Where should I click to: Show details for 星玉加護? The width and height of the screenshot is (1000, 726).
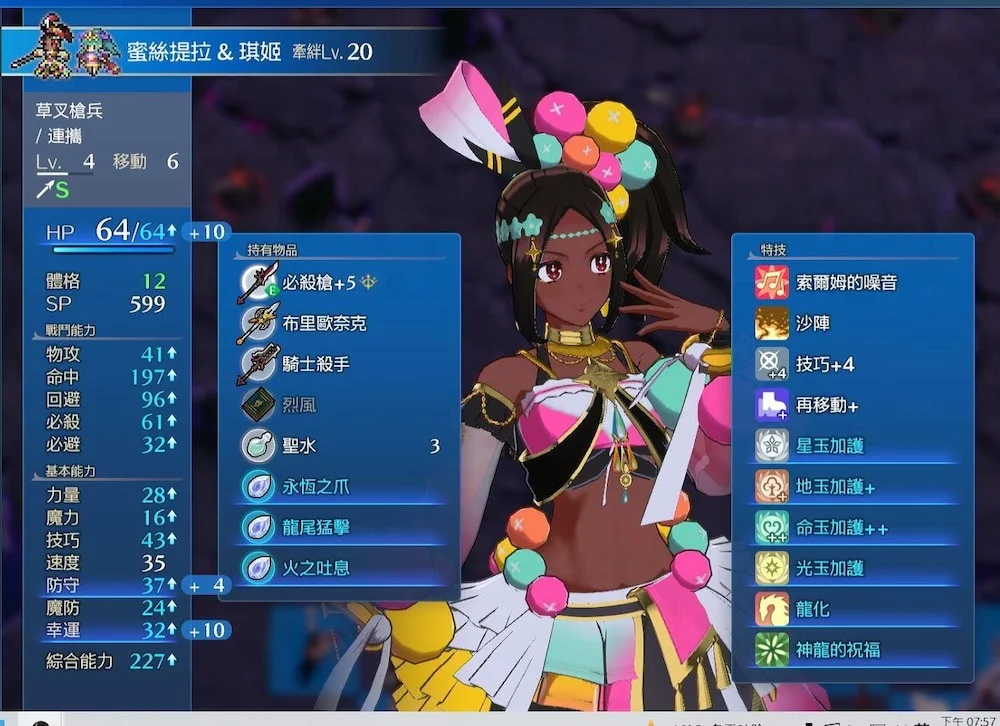click(830, 446)
